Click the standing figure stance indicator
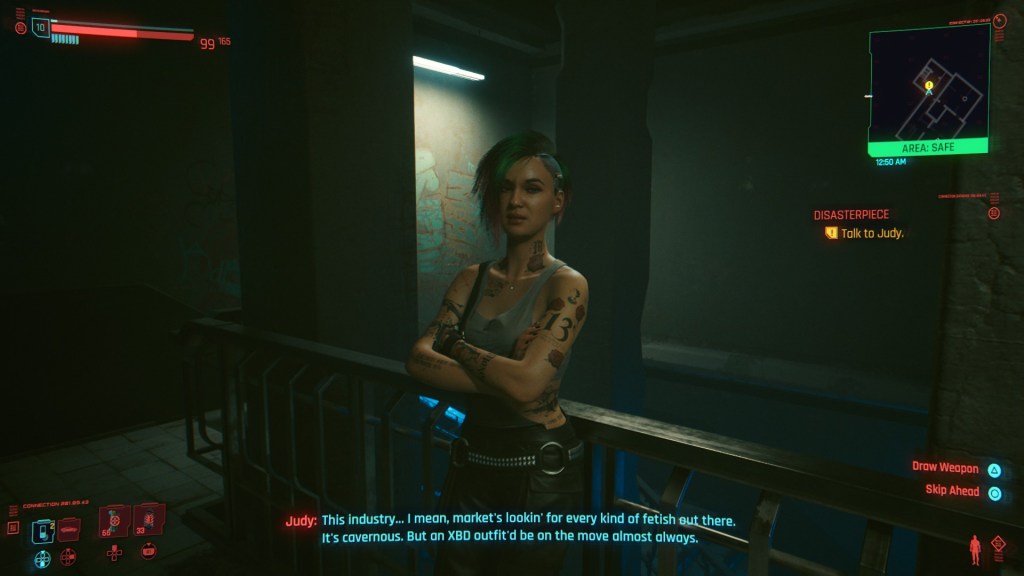 (x=974, y=549)
